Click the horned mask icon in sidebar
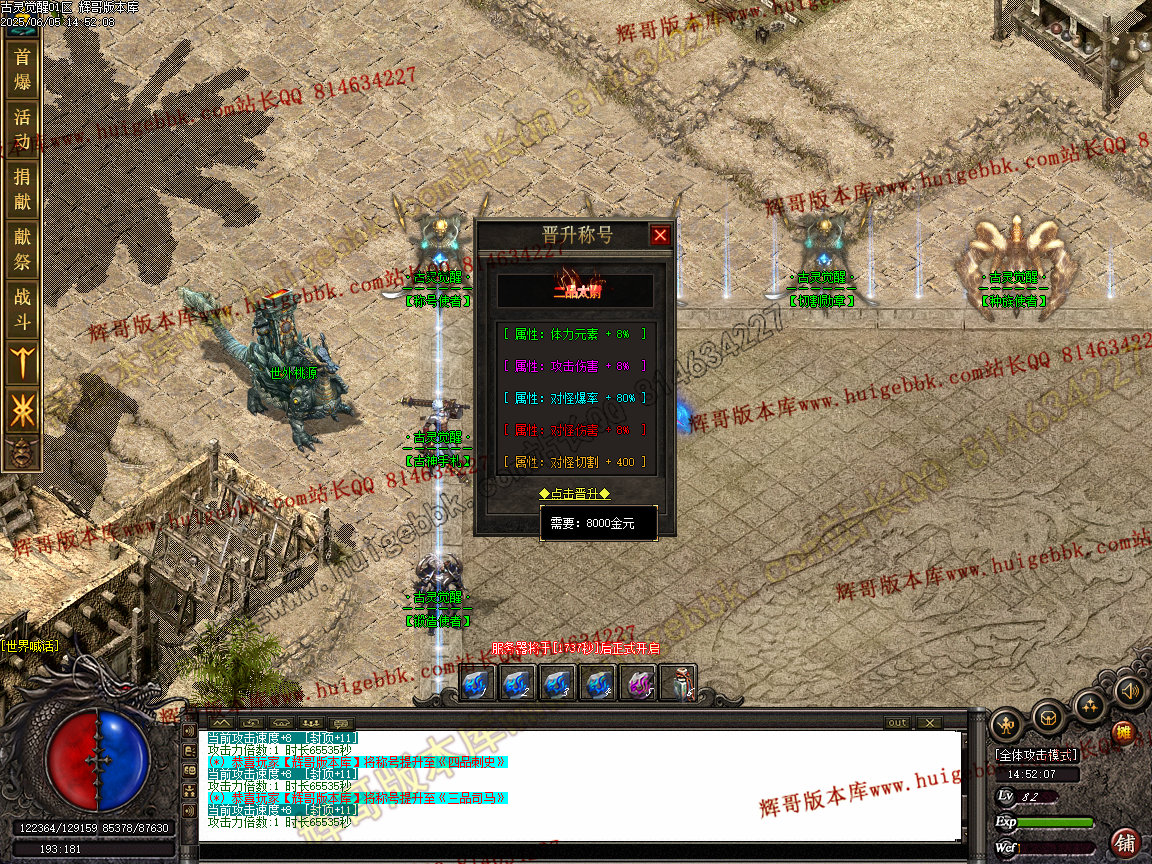 (22, 452)
